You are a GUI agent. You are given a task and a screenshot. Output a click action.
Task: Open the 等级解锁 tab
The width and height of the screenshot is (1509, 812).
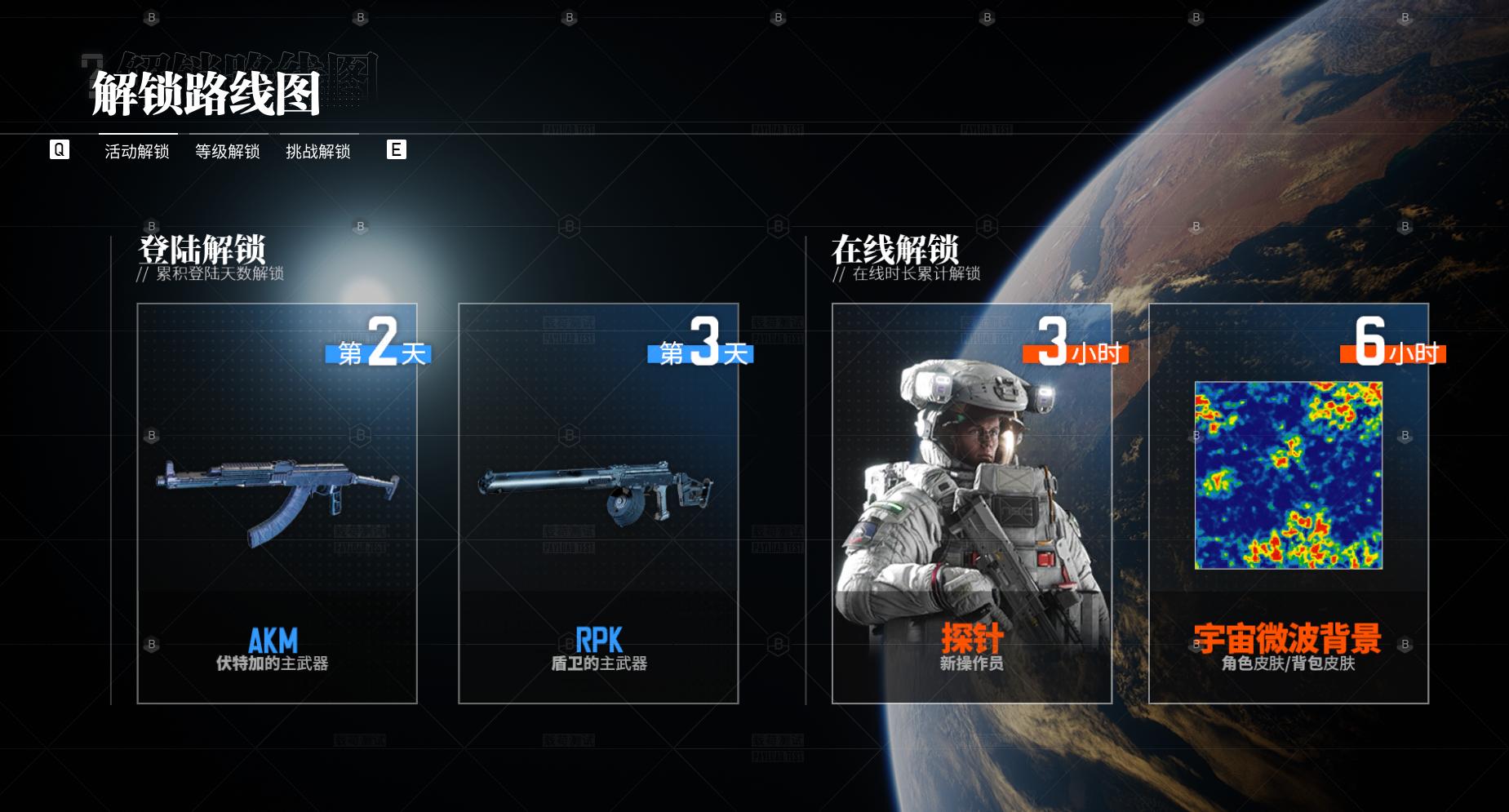(x=228, y=151)
